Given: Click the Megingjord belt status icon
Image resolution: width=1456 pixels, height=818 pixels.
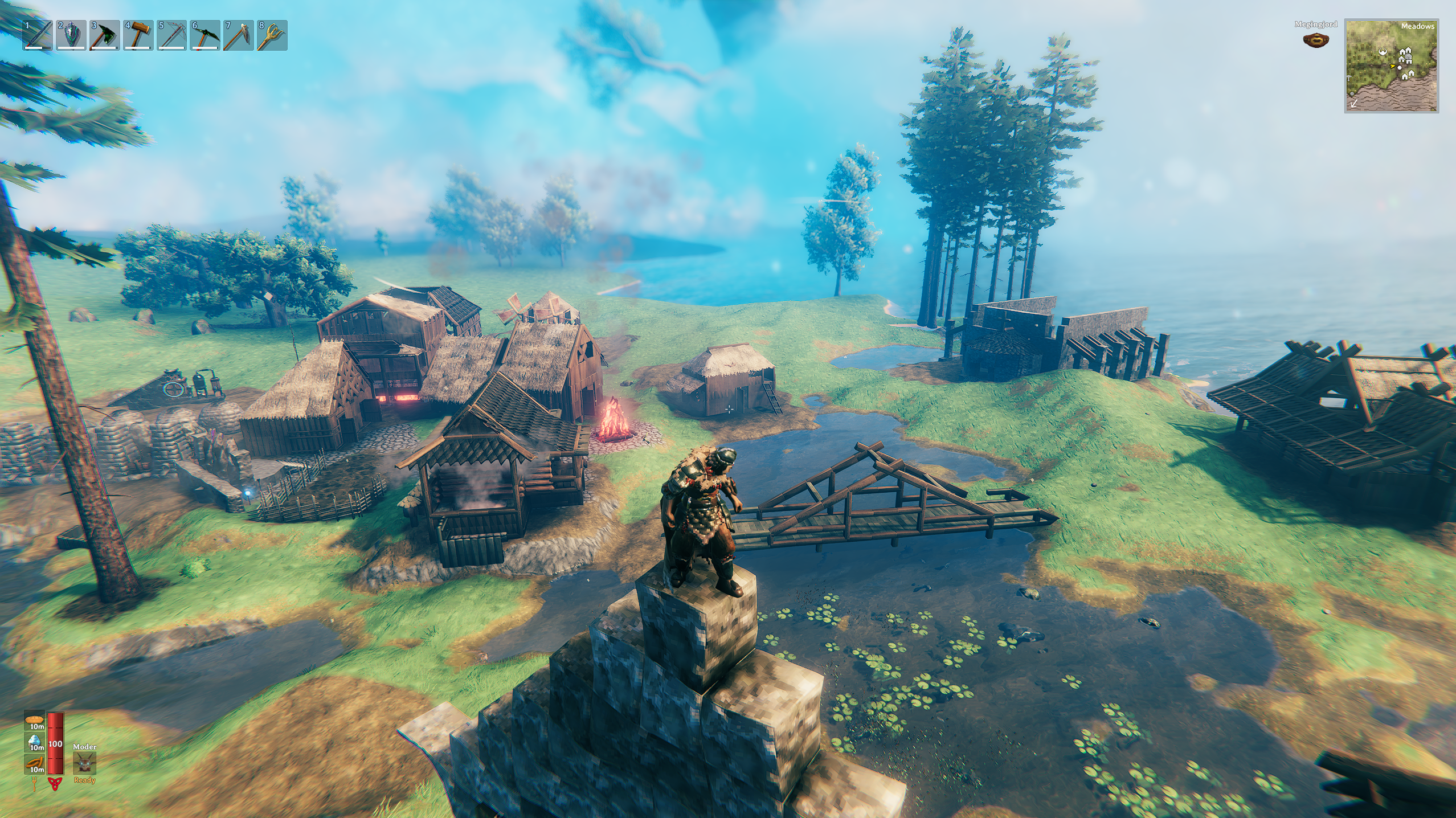Looking at the screenshot, I should [x=1316, y=40].
